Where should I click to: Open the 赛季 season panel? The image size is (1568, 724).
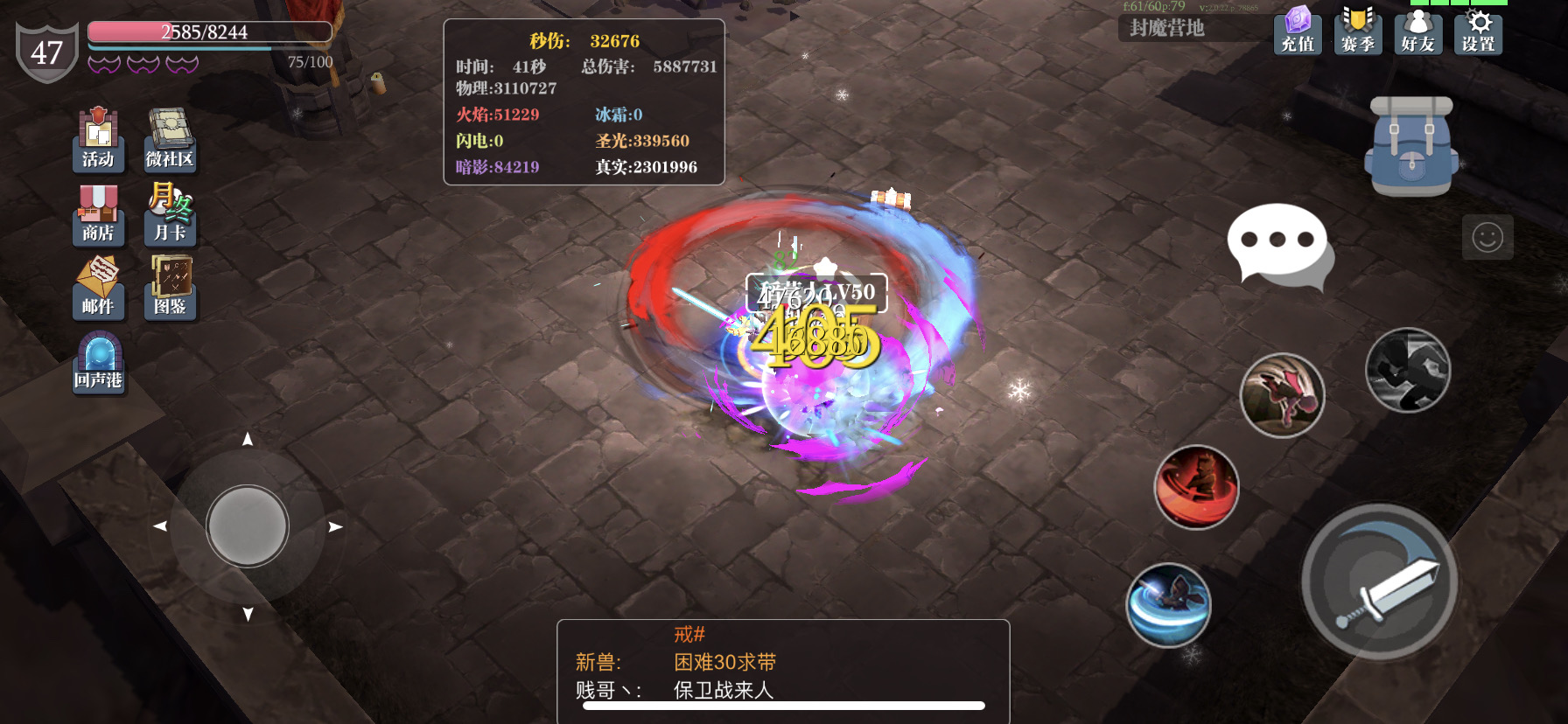(1358, 35)
